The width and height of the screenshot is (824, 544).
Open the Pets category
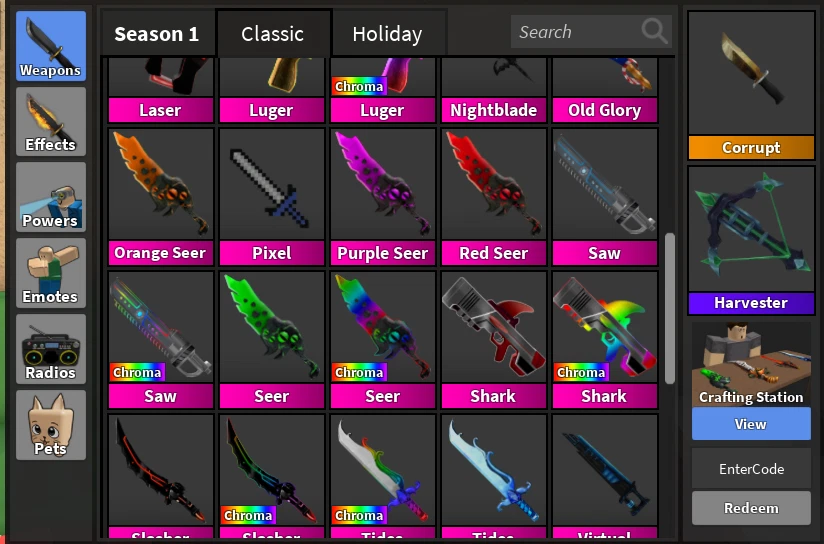coord(51,424)
